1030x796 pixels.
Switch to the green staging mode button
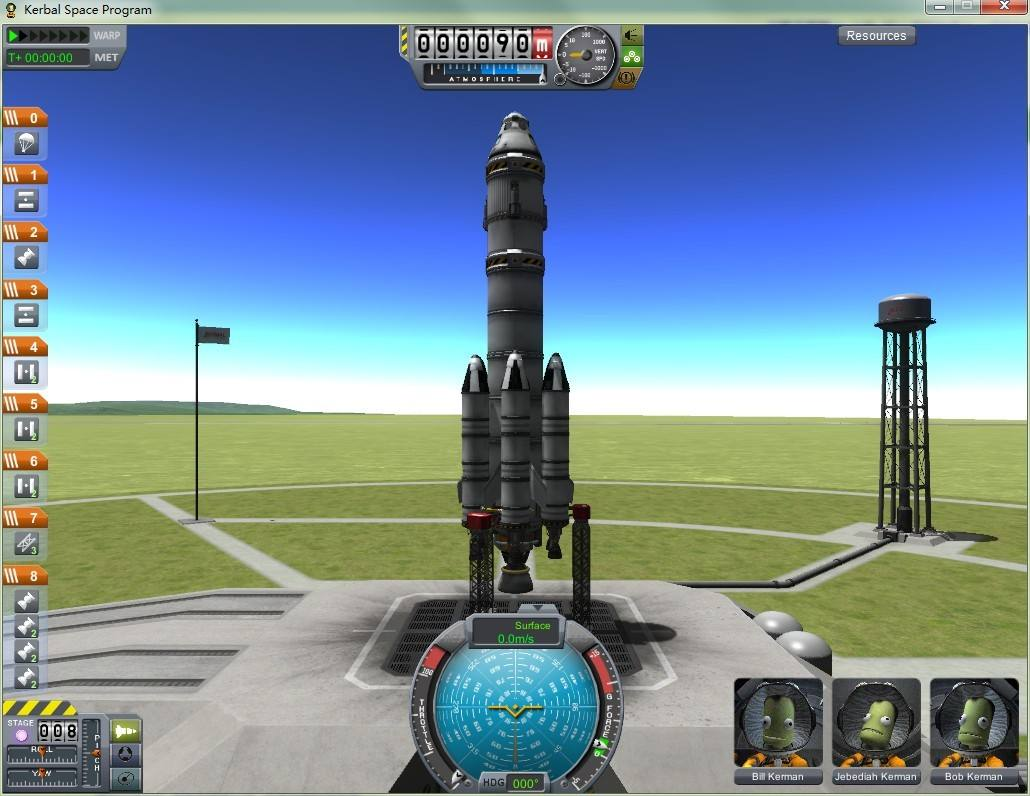(x=126, y=732)
